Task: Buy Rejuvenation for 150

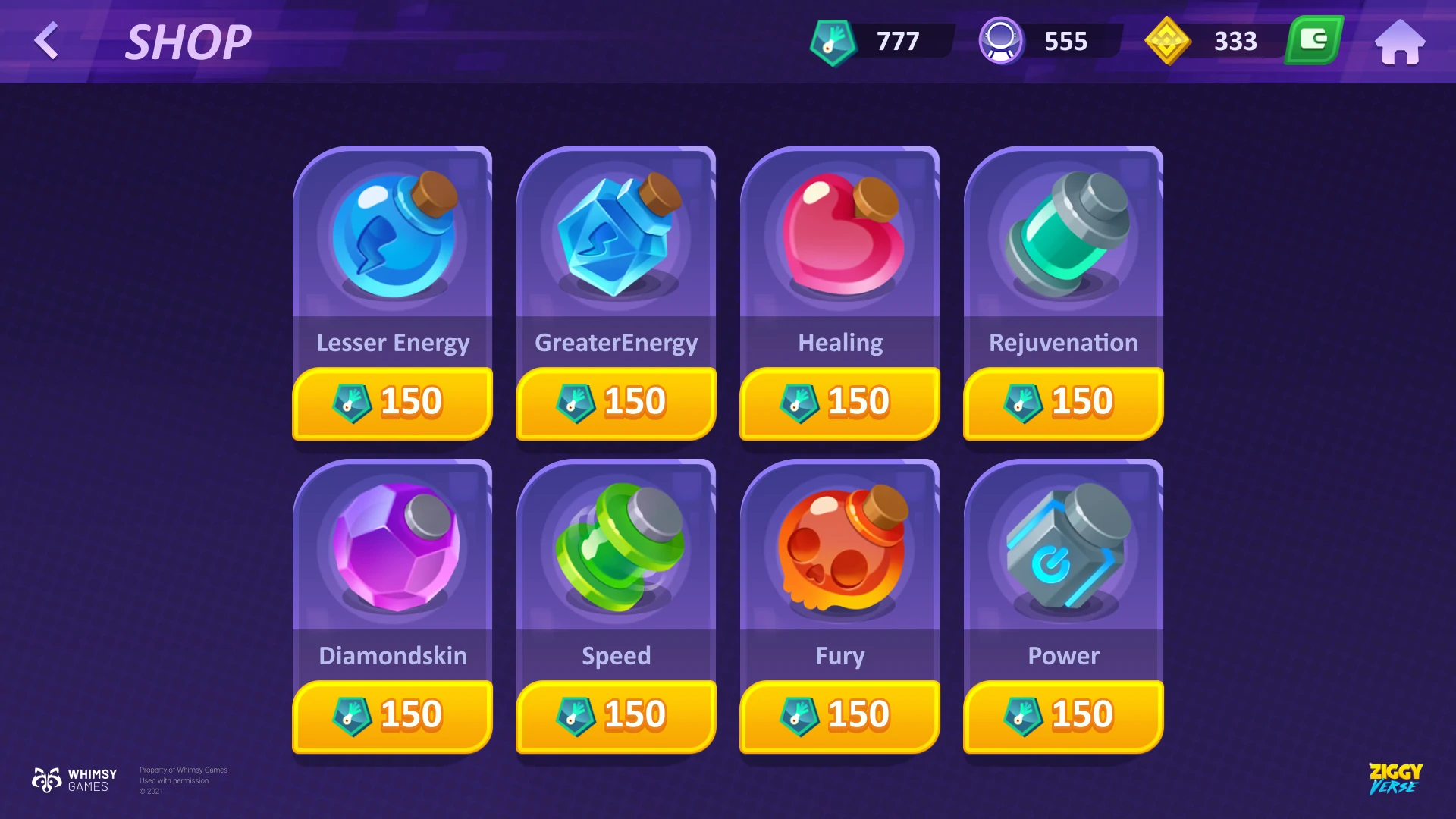Action: [x=1063, y=403]
